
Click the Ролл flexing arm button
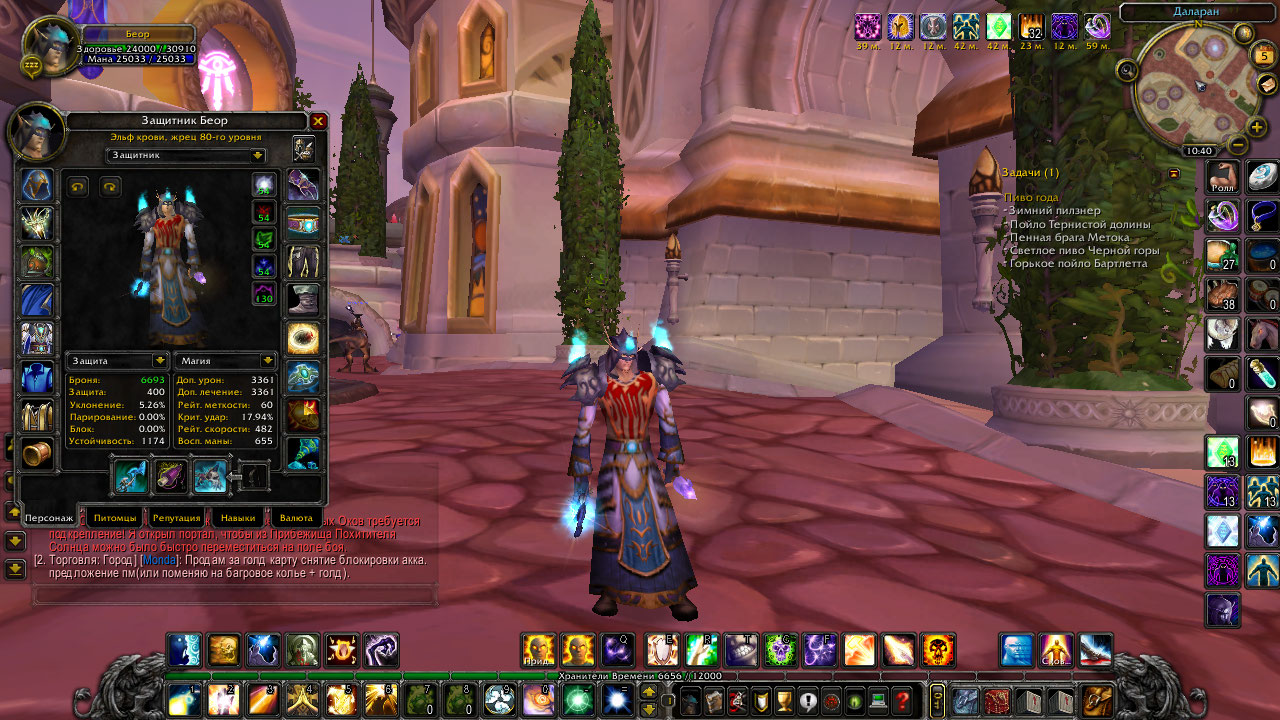[1222, 177]
